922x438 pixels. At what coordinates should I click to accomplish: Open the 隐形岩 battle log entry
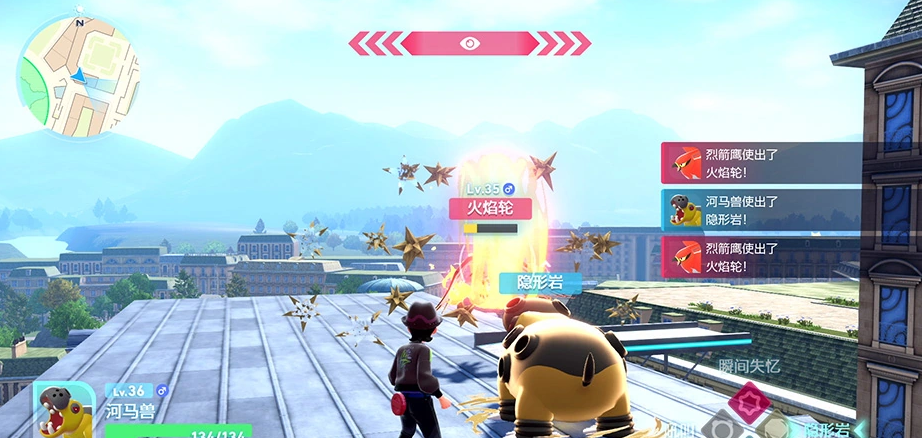[760, 210]
